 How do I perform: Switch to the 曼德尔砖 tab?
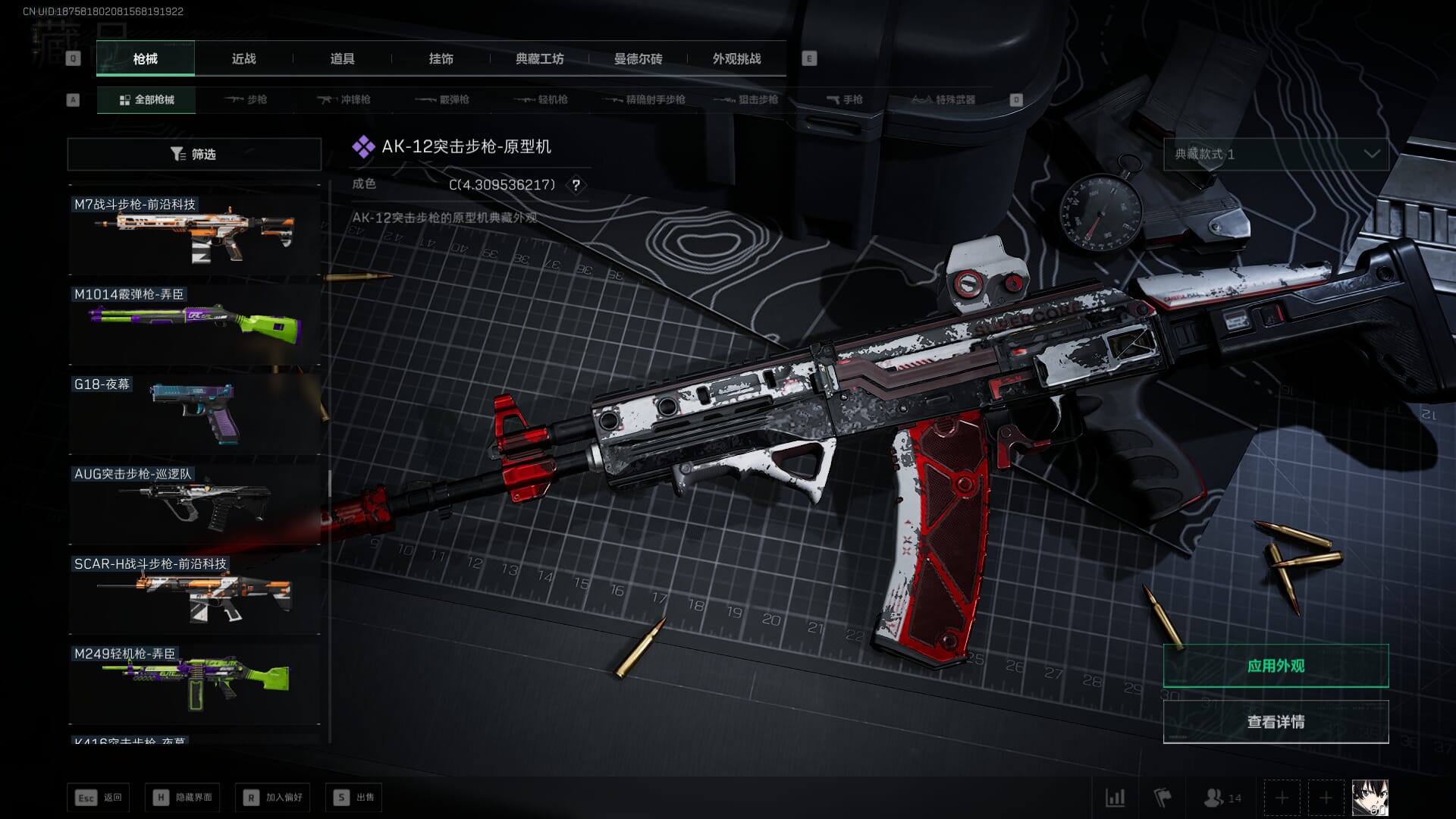pyautogui.click(x=638, y=59)
